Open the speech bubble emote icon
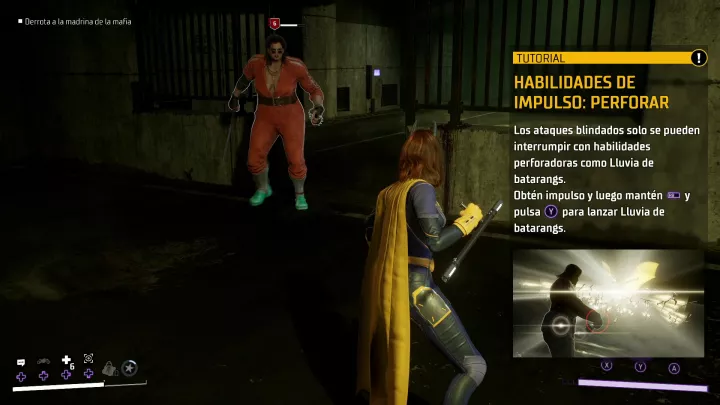Image resolution: width=720 pixels, height=405 pixels. 20,361
